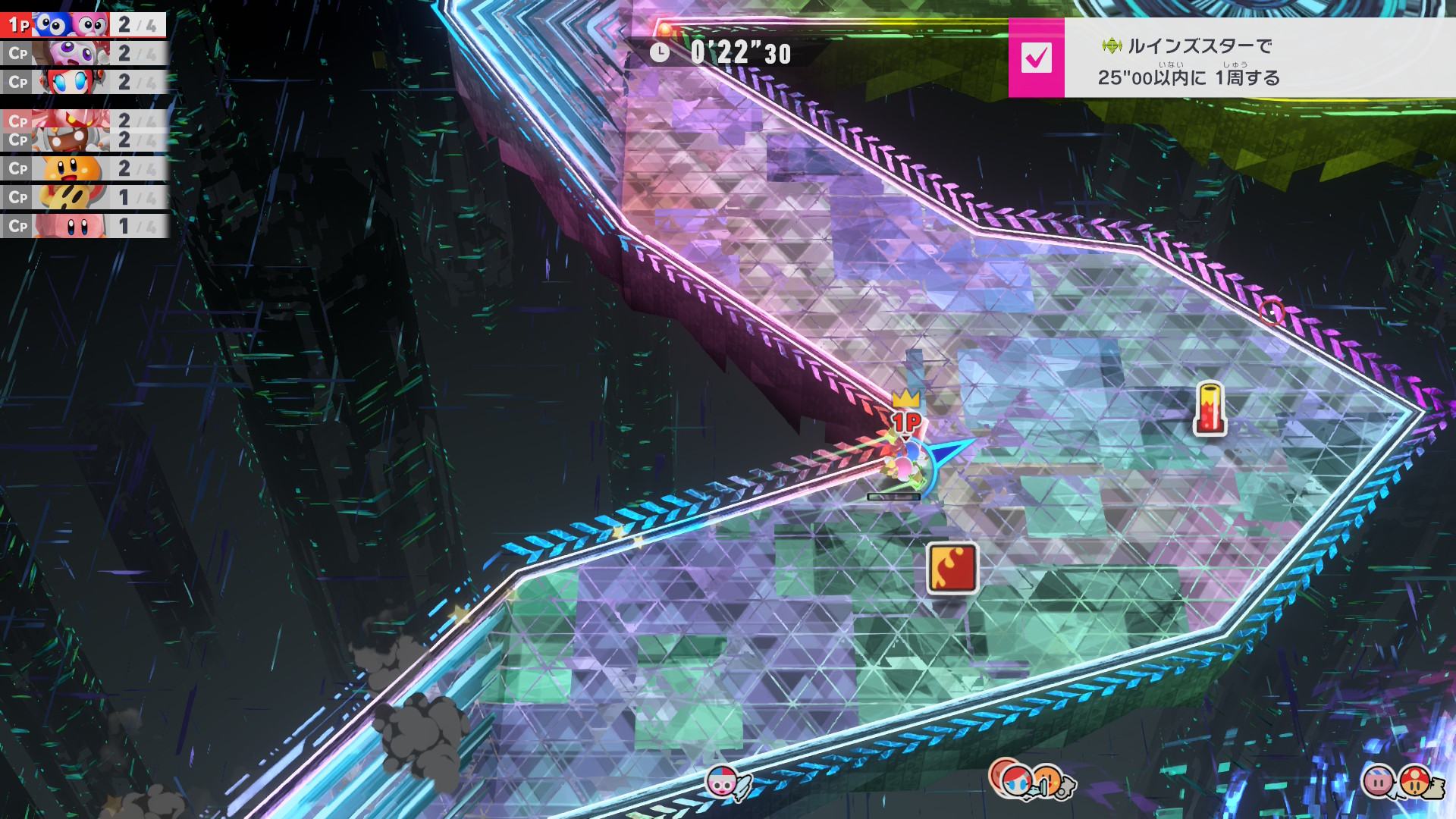This screenshot has width=1456, height=819.
Task: Select the pink rock-shaped CP row in last place
Action: [x=83, y=226]
